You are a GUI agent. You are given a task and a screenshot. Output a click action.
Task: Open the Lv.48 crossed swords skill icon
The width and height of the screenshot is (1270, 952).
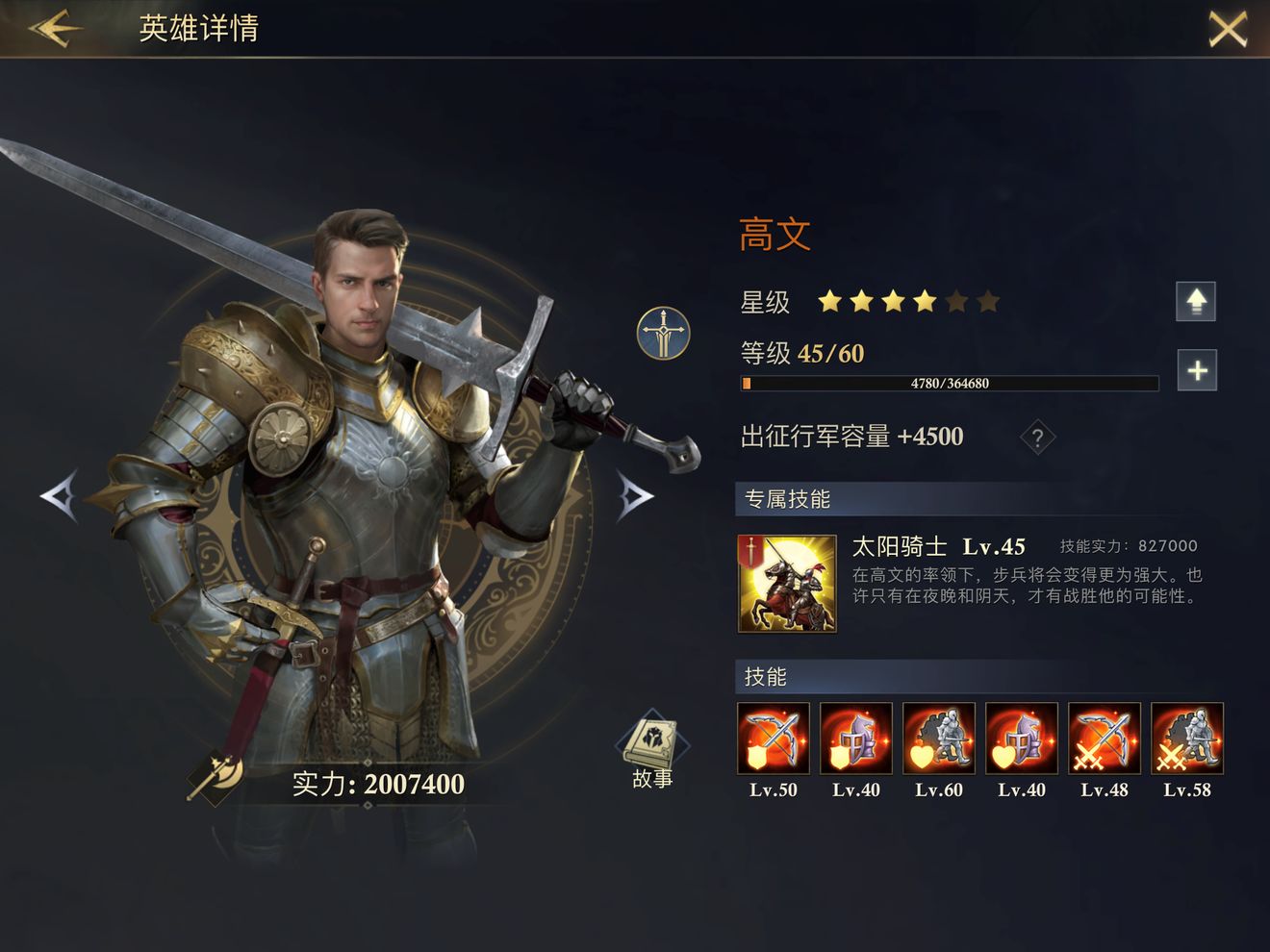click(1105, 739)
